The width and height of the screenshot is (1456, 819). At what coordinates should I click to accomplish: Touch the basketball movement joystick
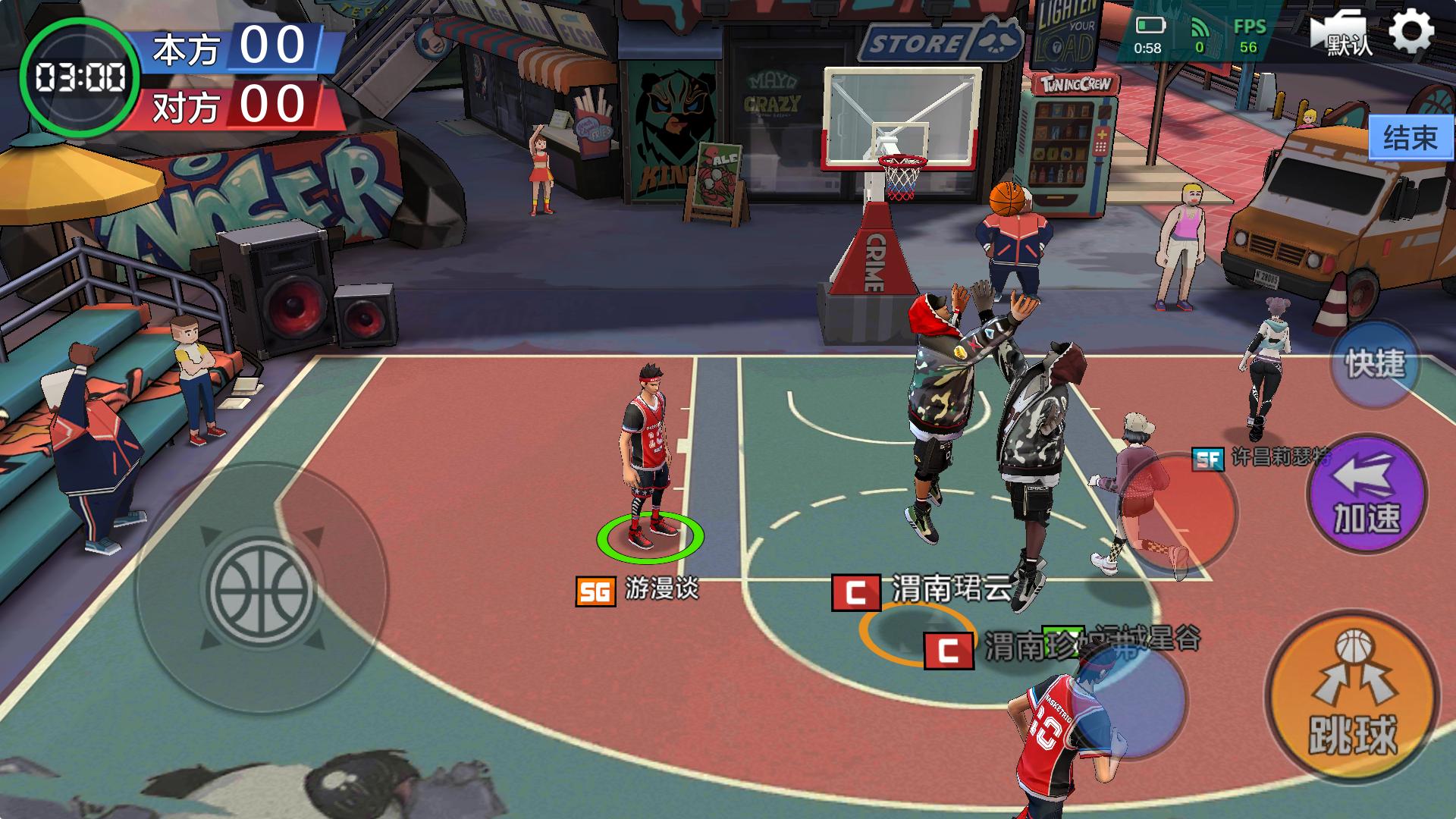click(x=261, y=589)
